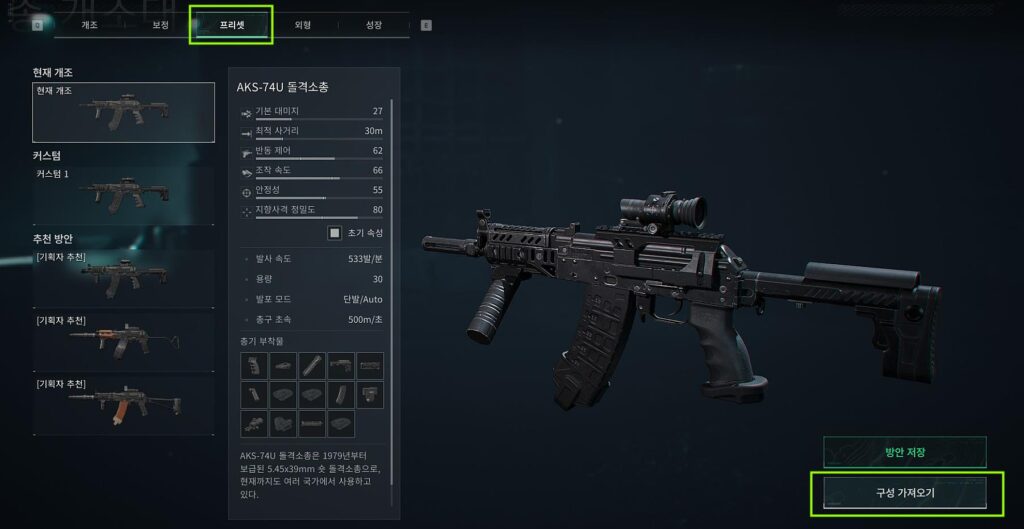Viewport: 1024px width, 529px height.
Task: Open the 보정 tab
Action: [159, 25]
